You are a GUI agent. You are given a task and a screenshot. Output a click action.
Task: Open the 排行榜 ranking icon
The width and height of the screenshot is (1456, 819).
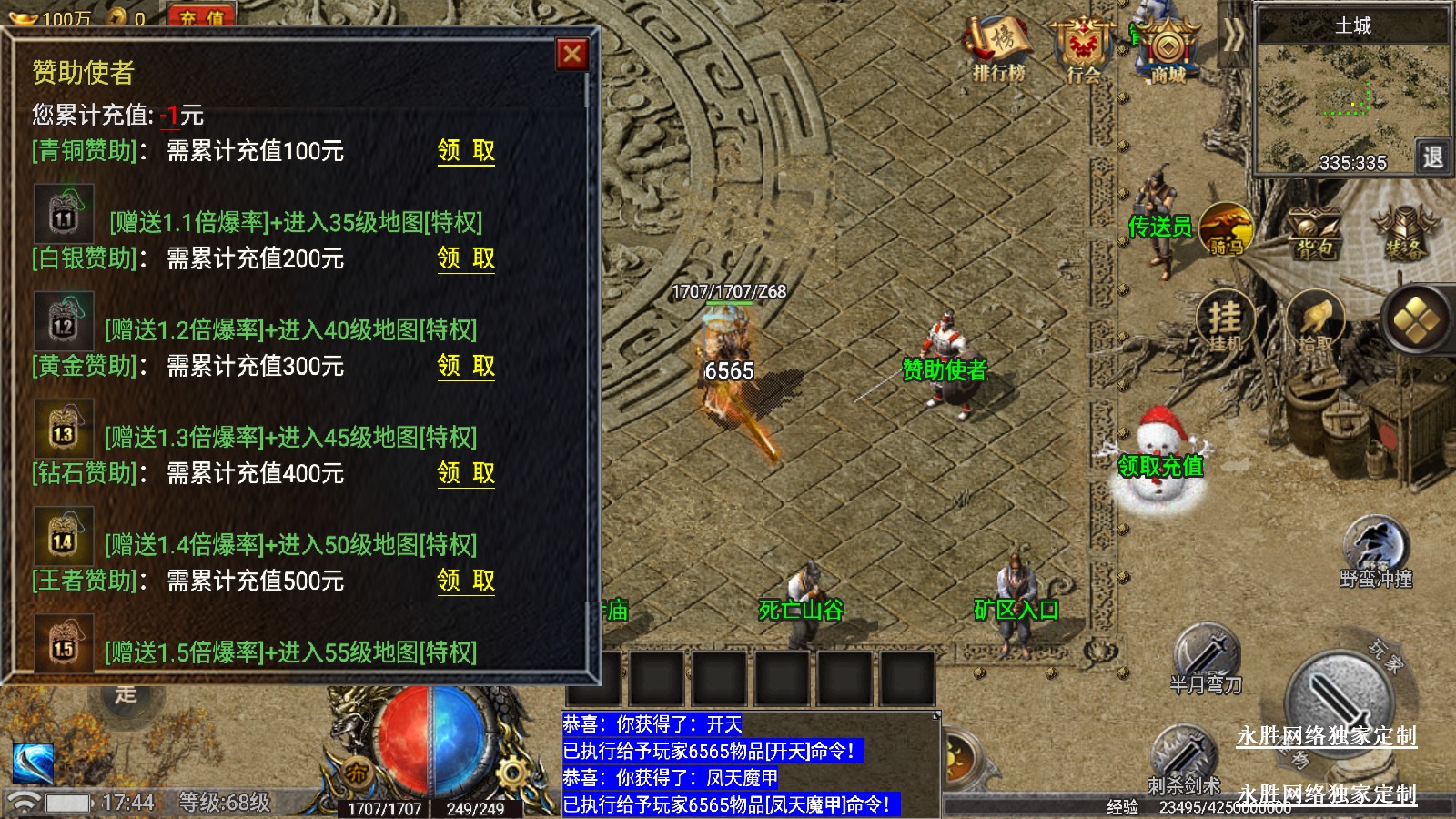point(999,50)
